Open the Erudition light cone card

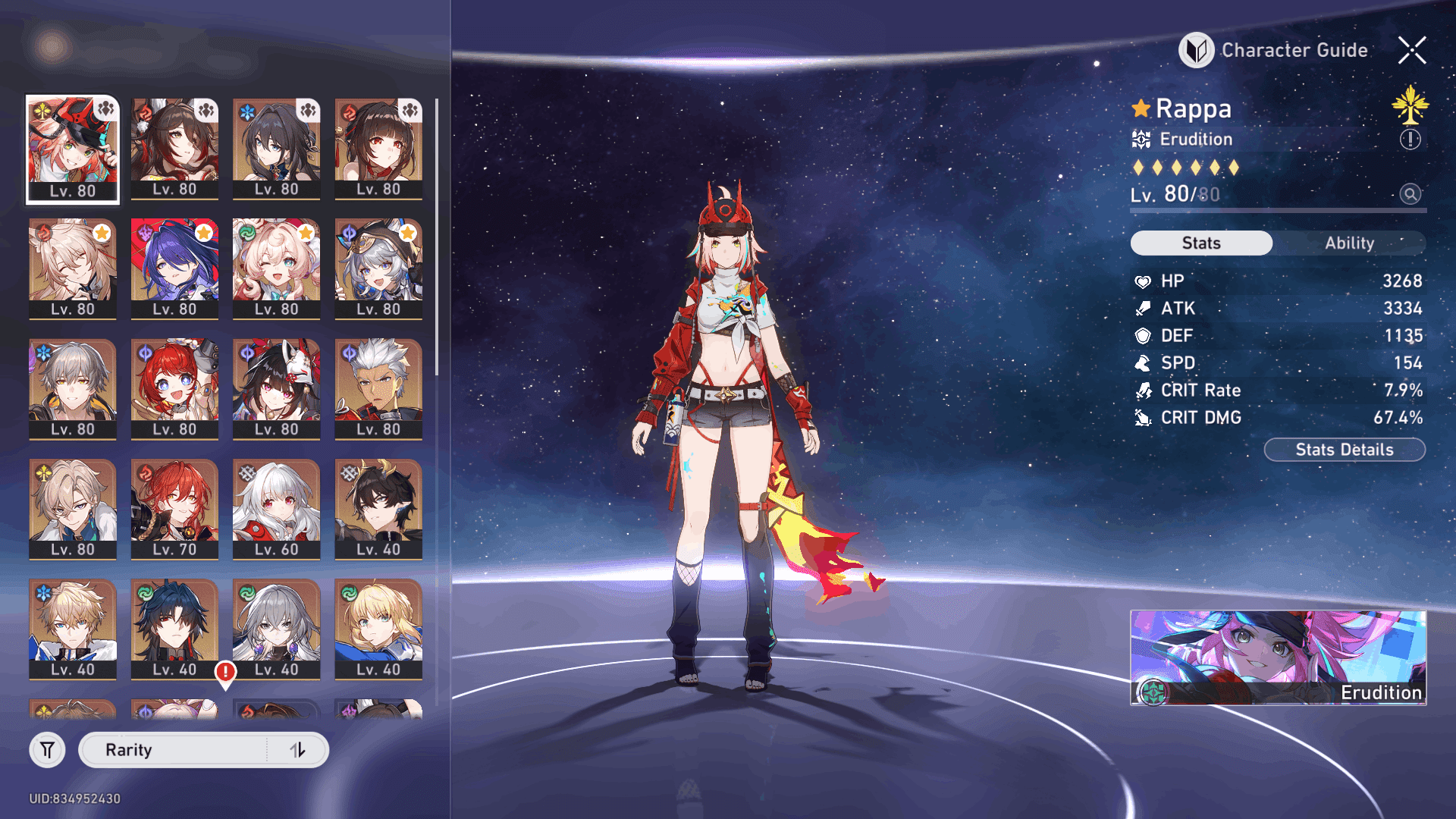(x=1278, y=657)
